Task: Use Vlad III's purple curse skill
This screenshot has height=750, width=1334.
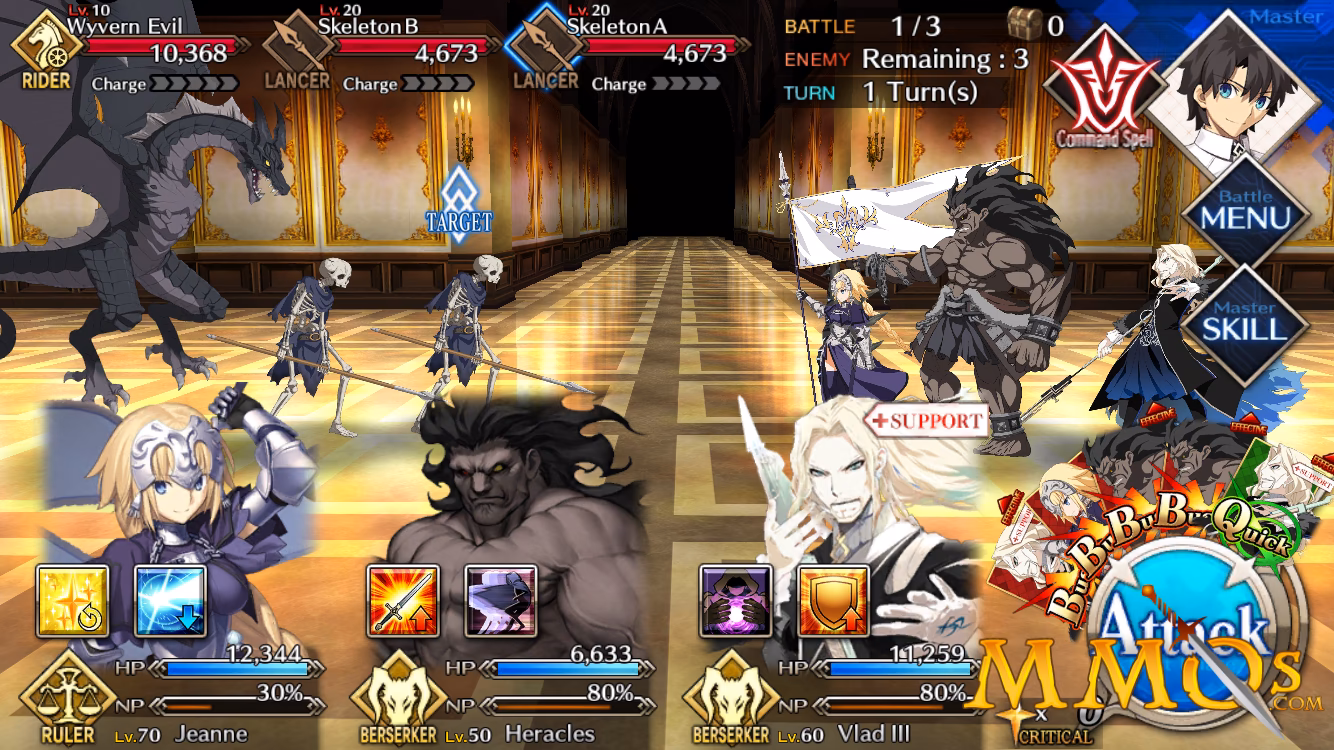Action: (737, 600)
